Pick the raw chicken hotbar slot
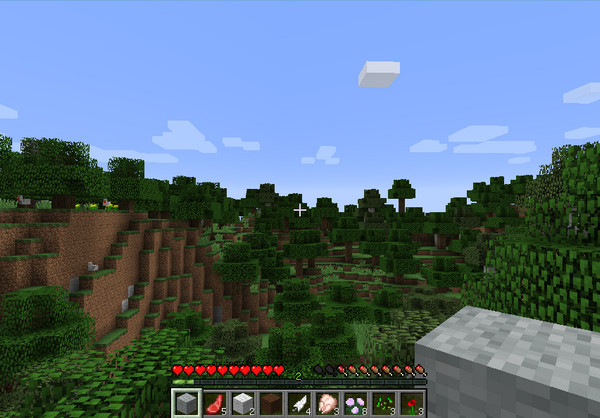This screenshot has width=600, height=418. coord(327,404)
